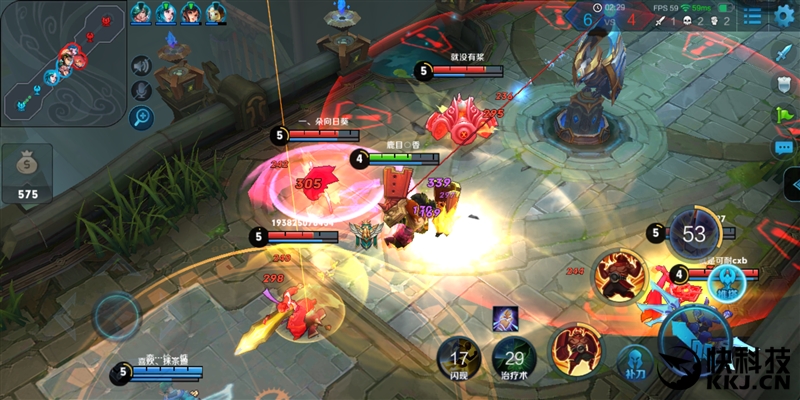Activate the ultimate skill showing 53 cooldown
The width and height of the screenshot is (800, 400).
pyautogui.click(x=693, y=235)
